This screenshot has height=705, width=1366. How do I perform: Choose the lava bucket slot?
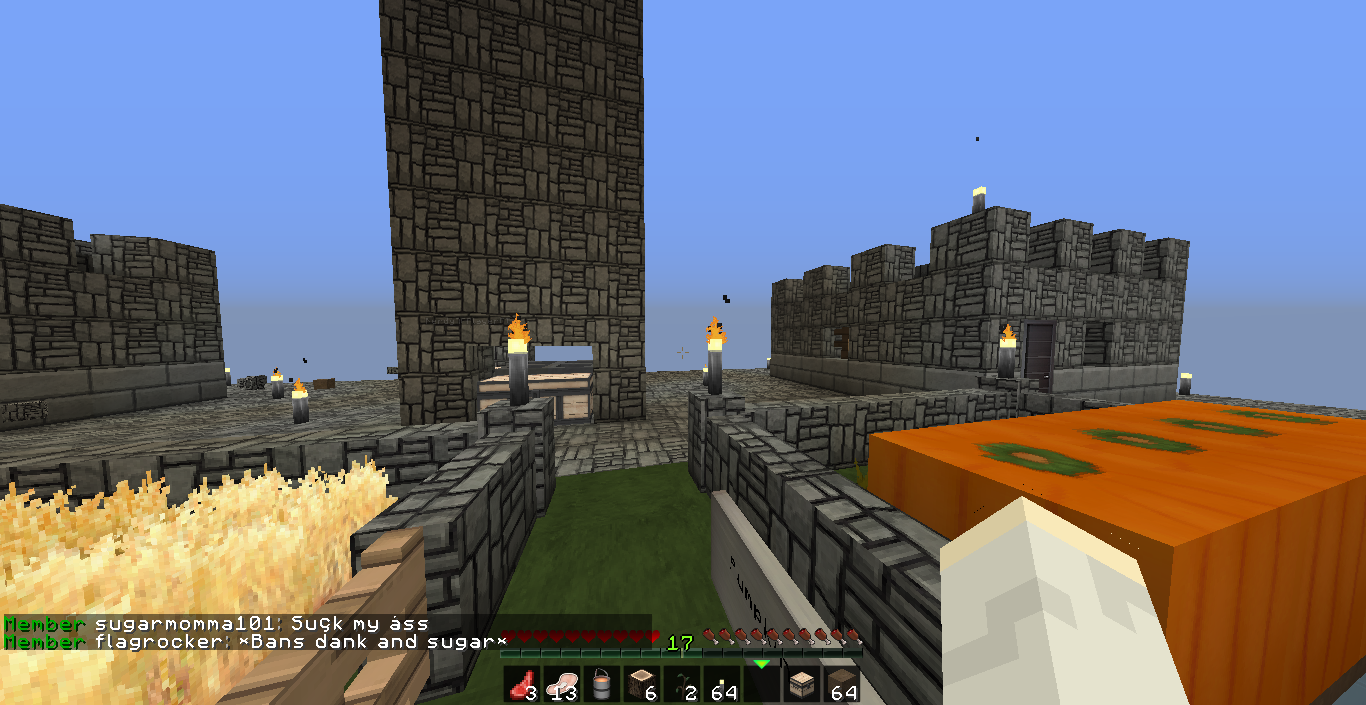pos(601,685)
